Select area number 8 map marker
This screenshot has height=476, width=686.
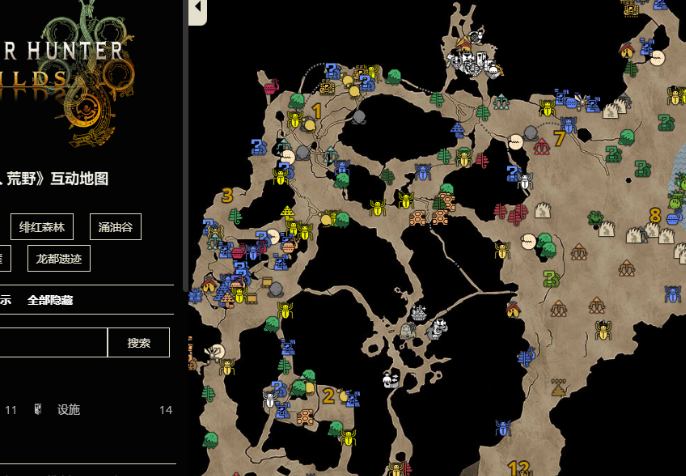tap(655, 215)
